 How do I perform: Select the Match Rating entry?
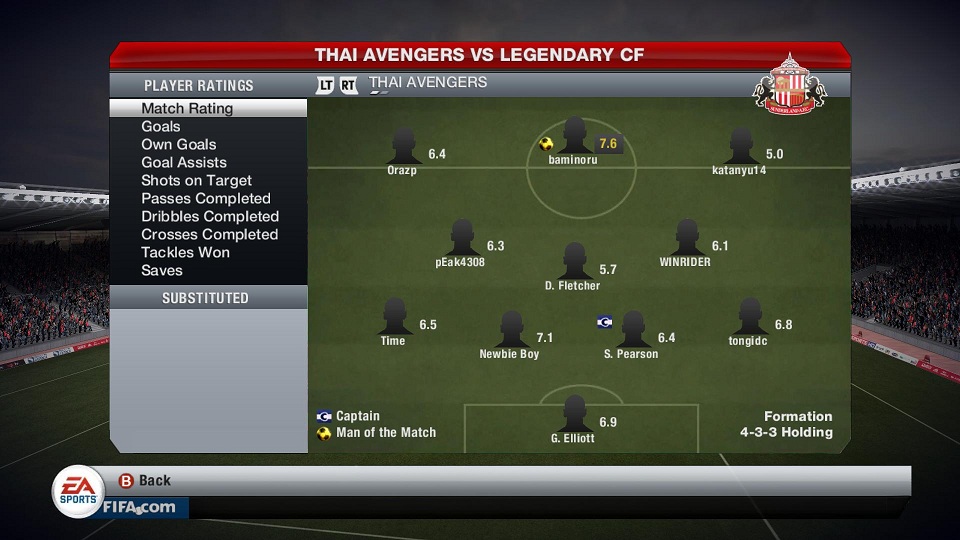click(187, 108)
